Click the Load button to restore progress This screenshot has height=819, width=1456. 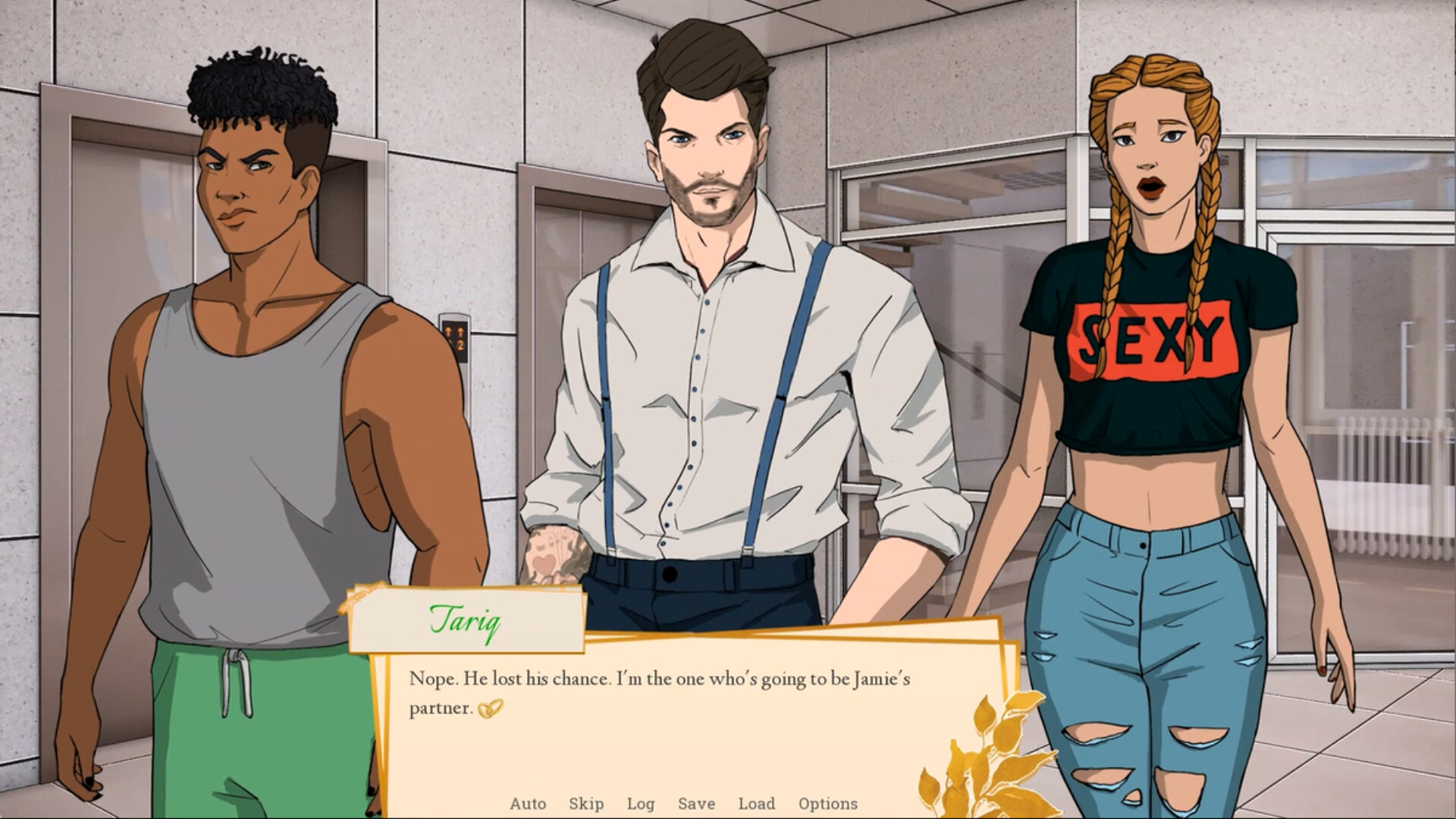(x=757, y=803)
